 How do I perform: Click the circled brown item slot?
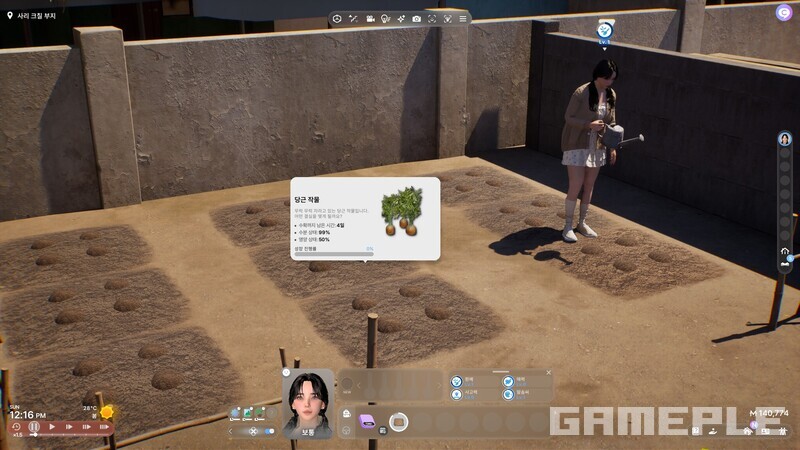(398, 422)
